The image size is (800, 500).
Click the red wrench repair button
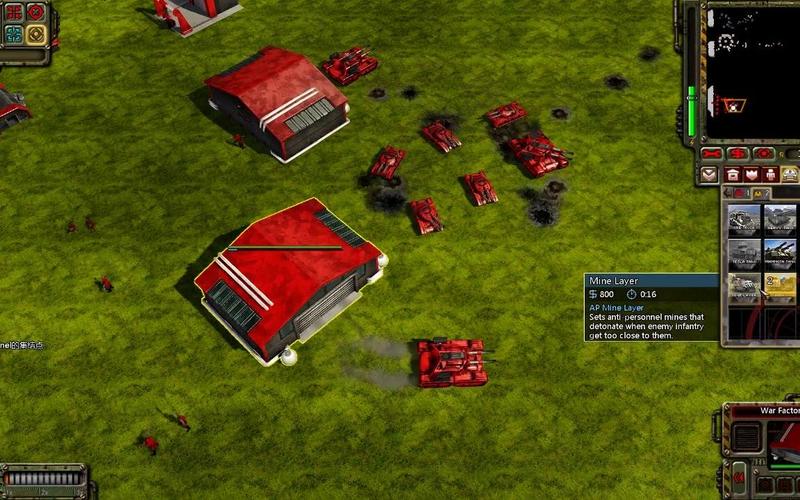point(713,153)
